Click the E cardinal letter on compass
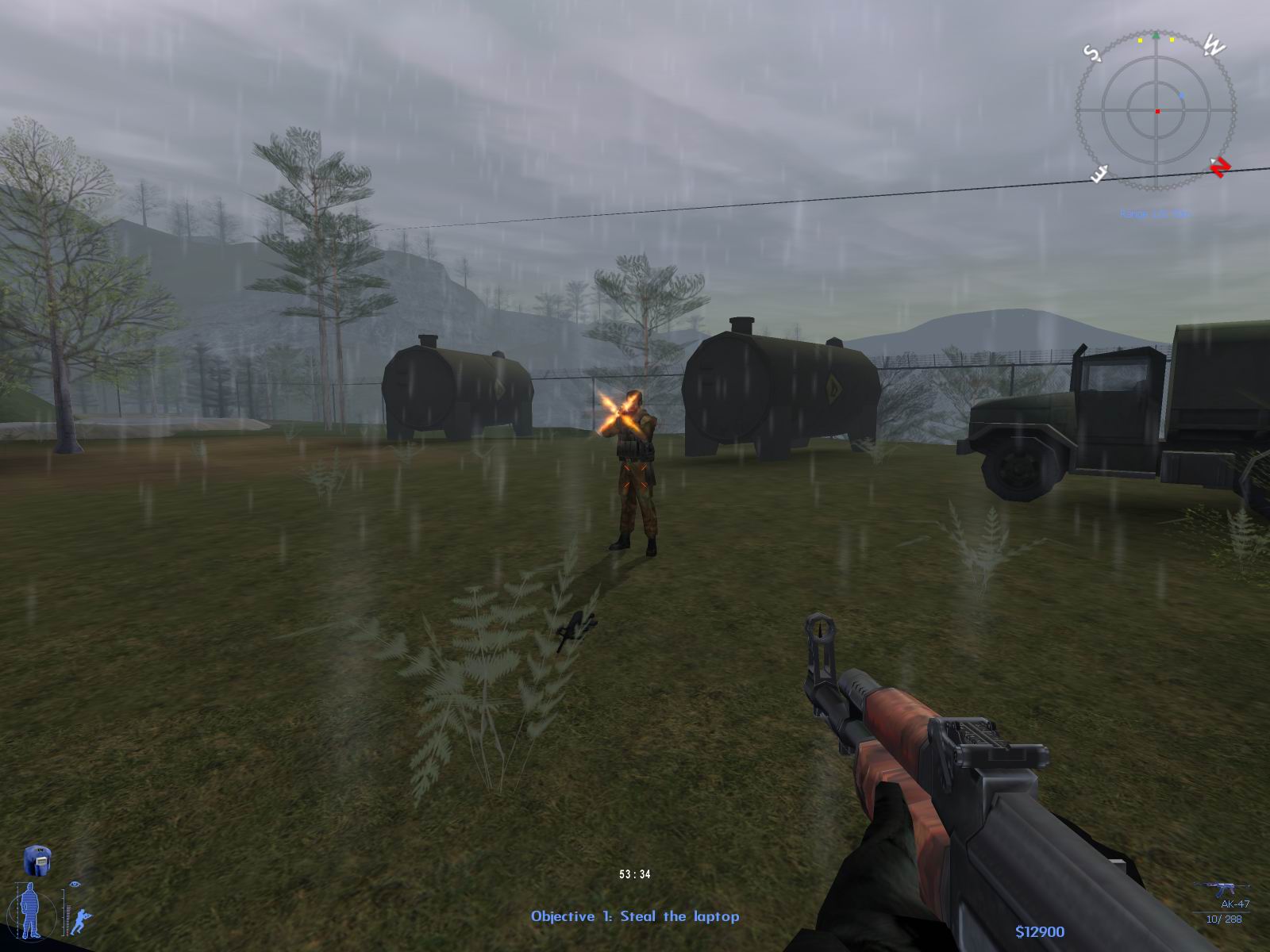The image size is (1270, 952). [x=1099, y=173]
